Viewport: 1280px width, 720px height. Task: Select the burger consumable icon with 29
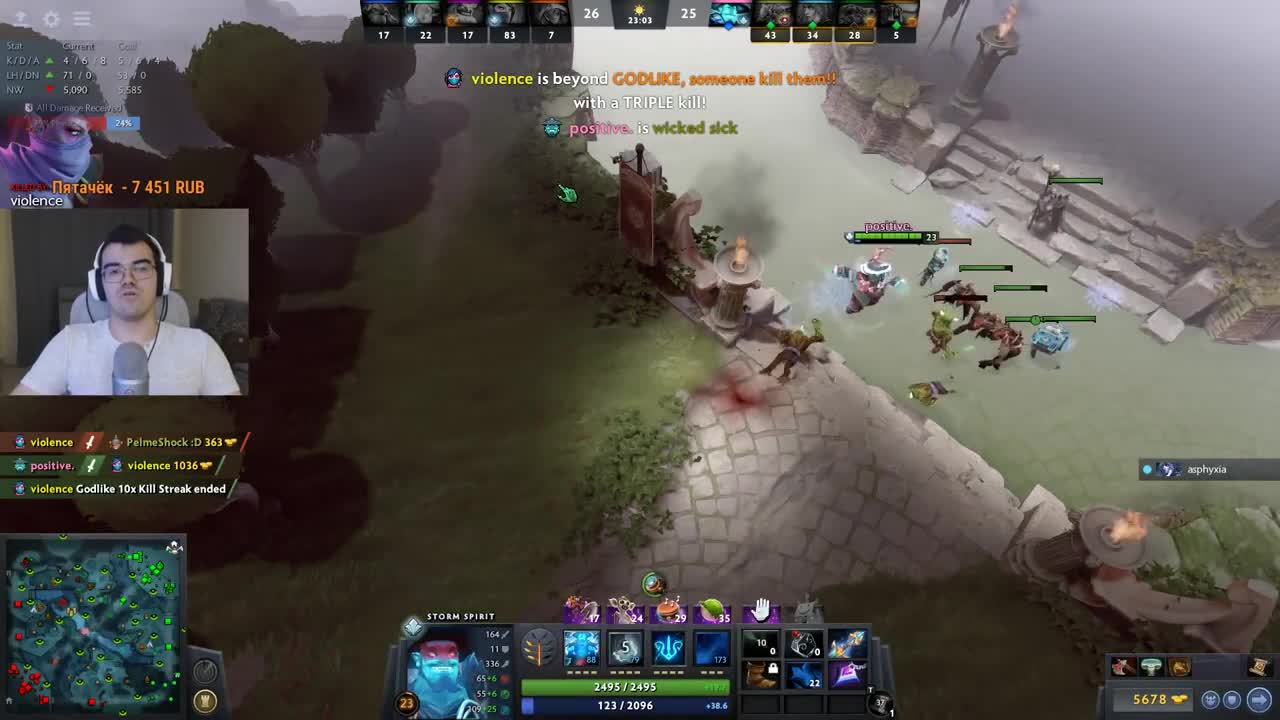tap(670, 609)
